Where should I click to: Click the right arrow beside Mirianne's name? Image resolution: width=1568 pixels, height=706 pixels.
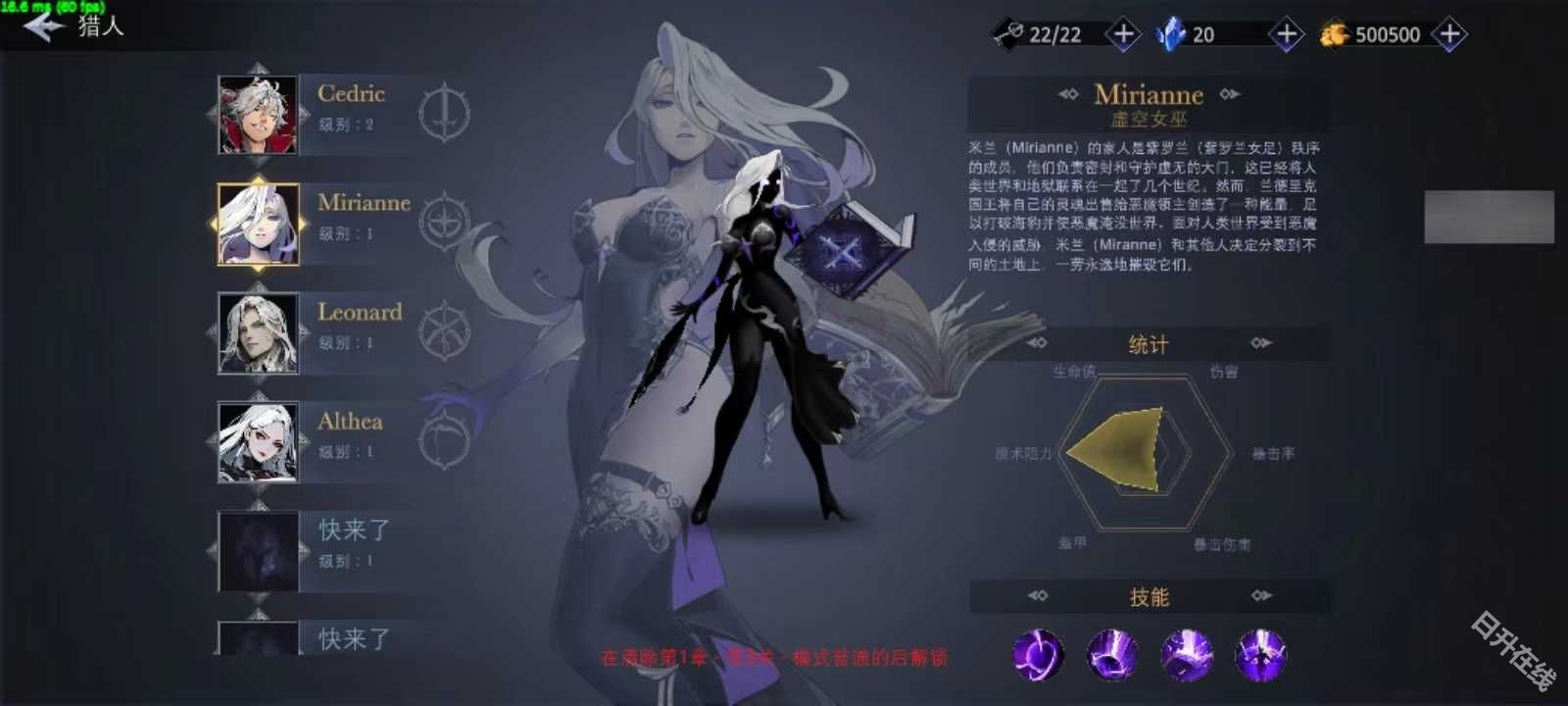pos(1229,95)
